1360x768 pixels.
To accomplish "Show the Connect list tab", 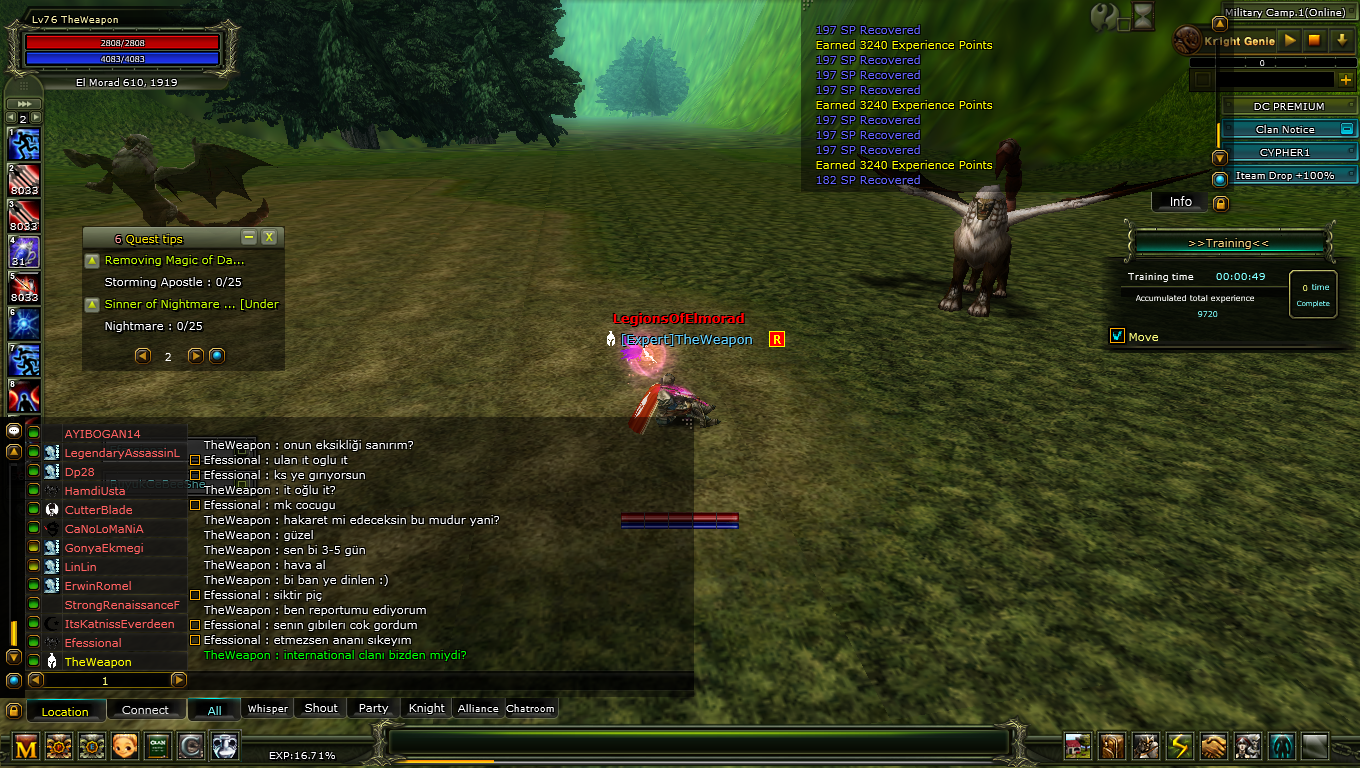I will 145,710.
